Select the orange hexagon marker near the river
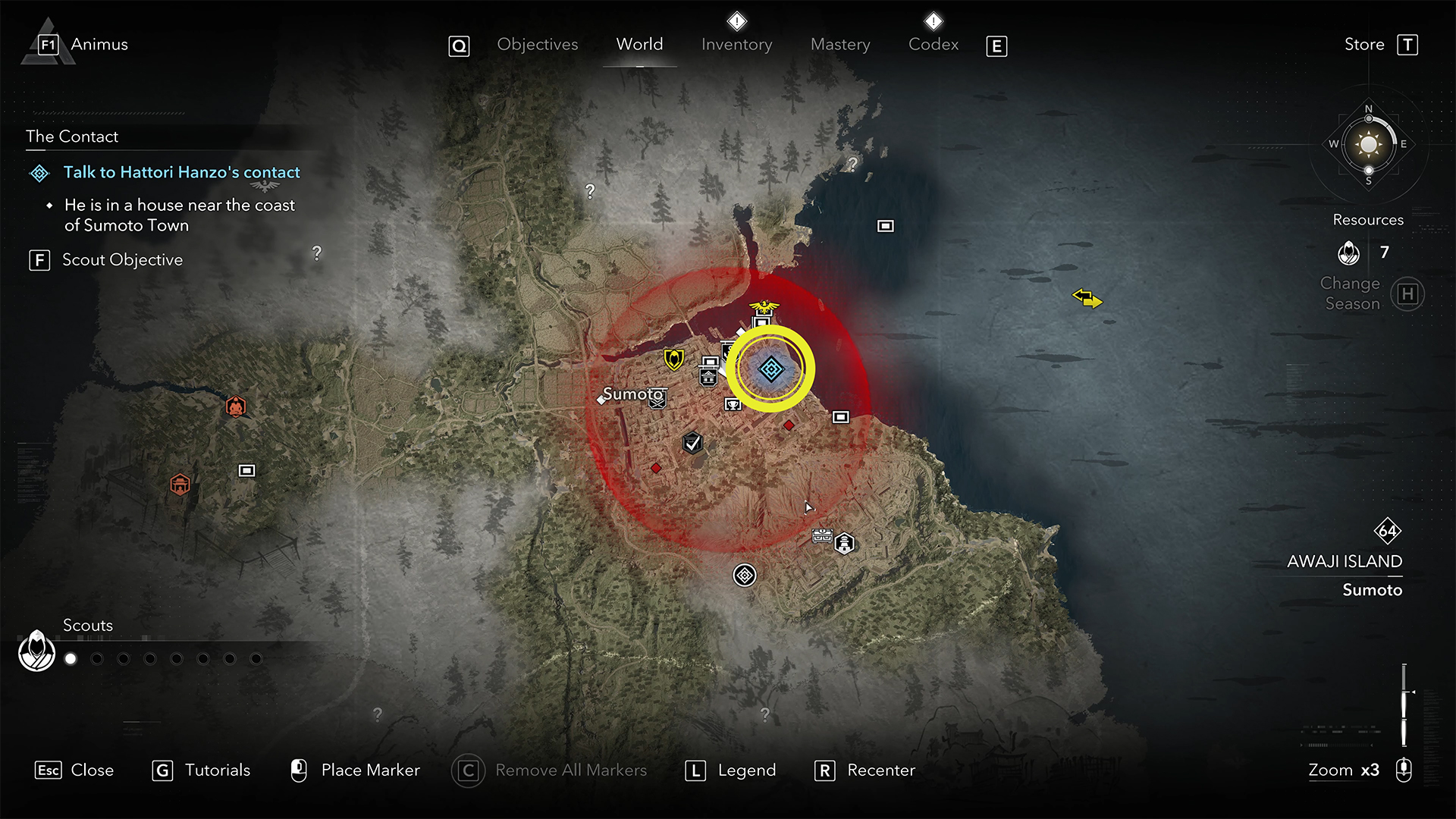The height and width of the screenshot is (819, 1456). 236,407
